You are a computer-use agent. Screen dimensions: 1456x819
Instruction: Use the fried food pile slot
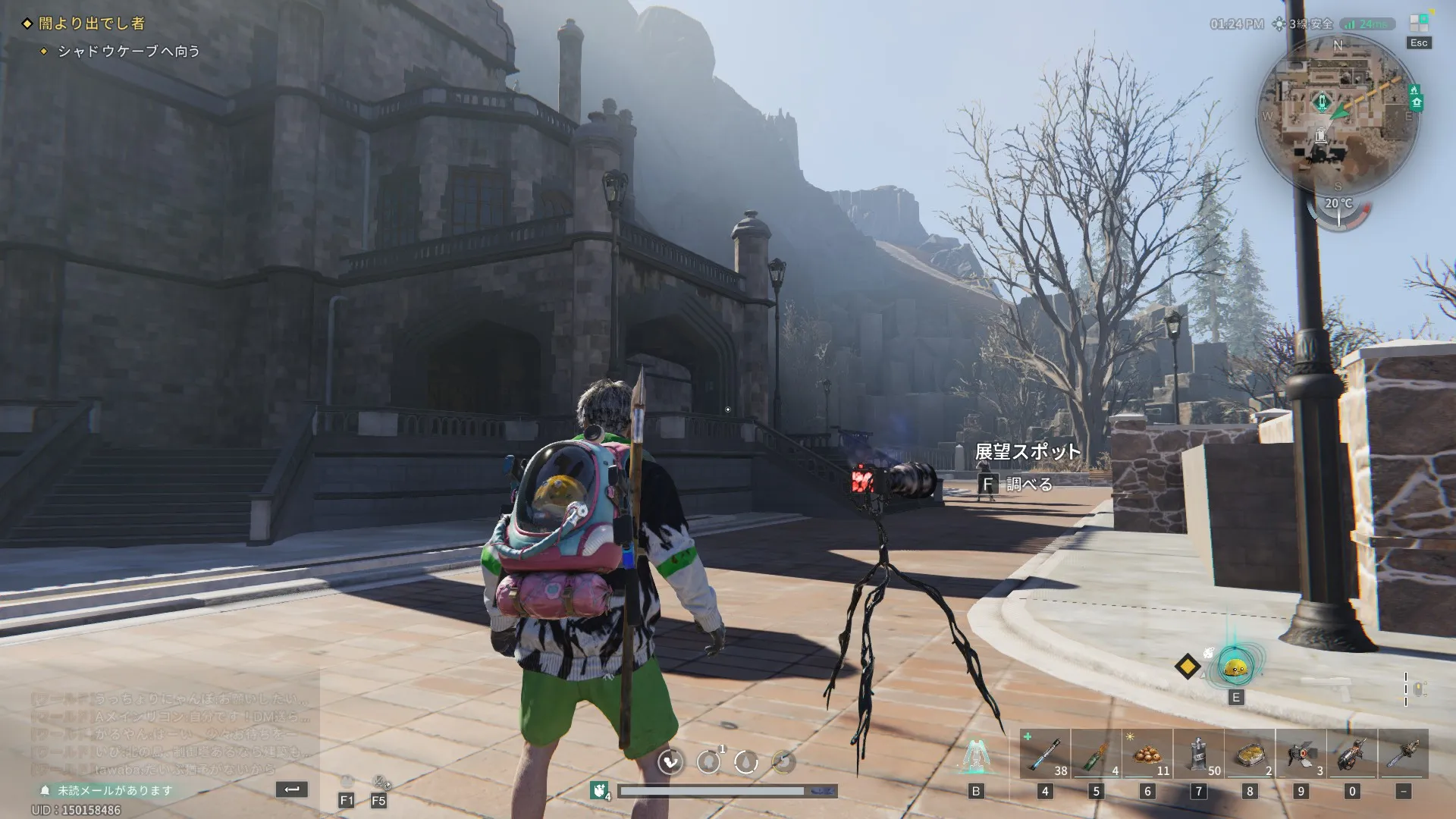(x=1147, y=755)
